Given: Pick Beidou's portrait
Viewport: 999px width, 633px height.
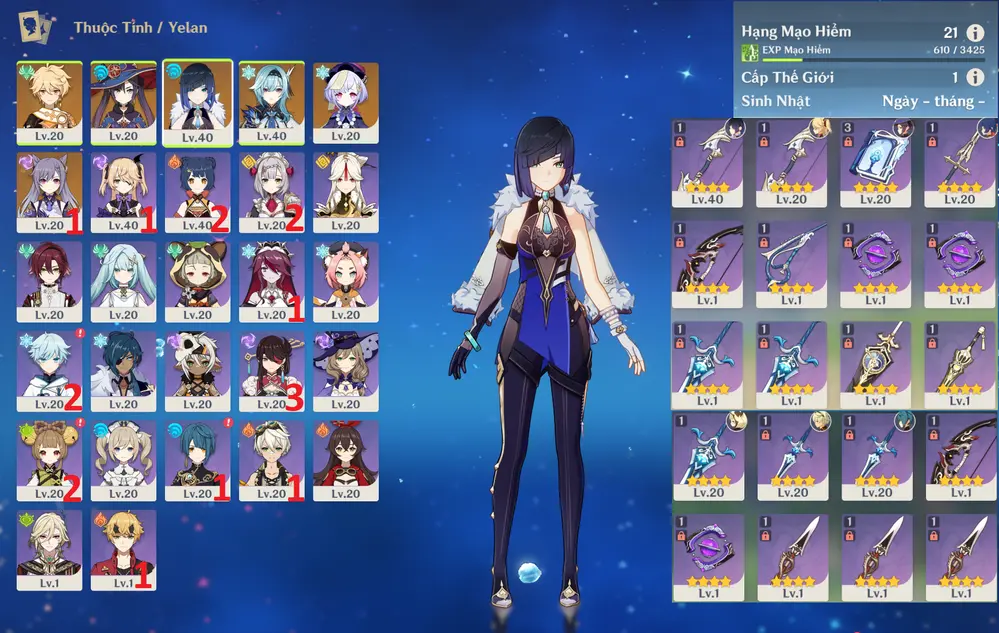Looking at the screenshot, I should click(x=272, y=370).
